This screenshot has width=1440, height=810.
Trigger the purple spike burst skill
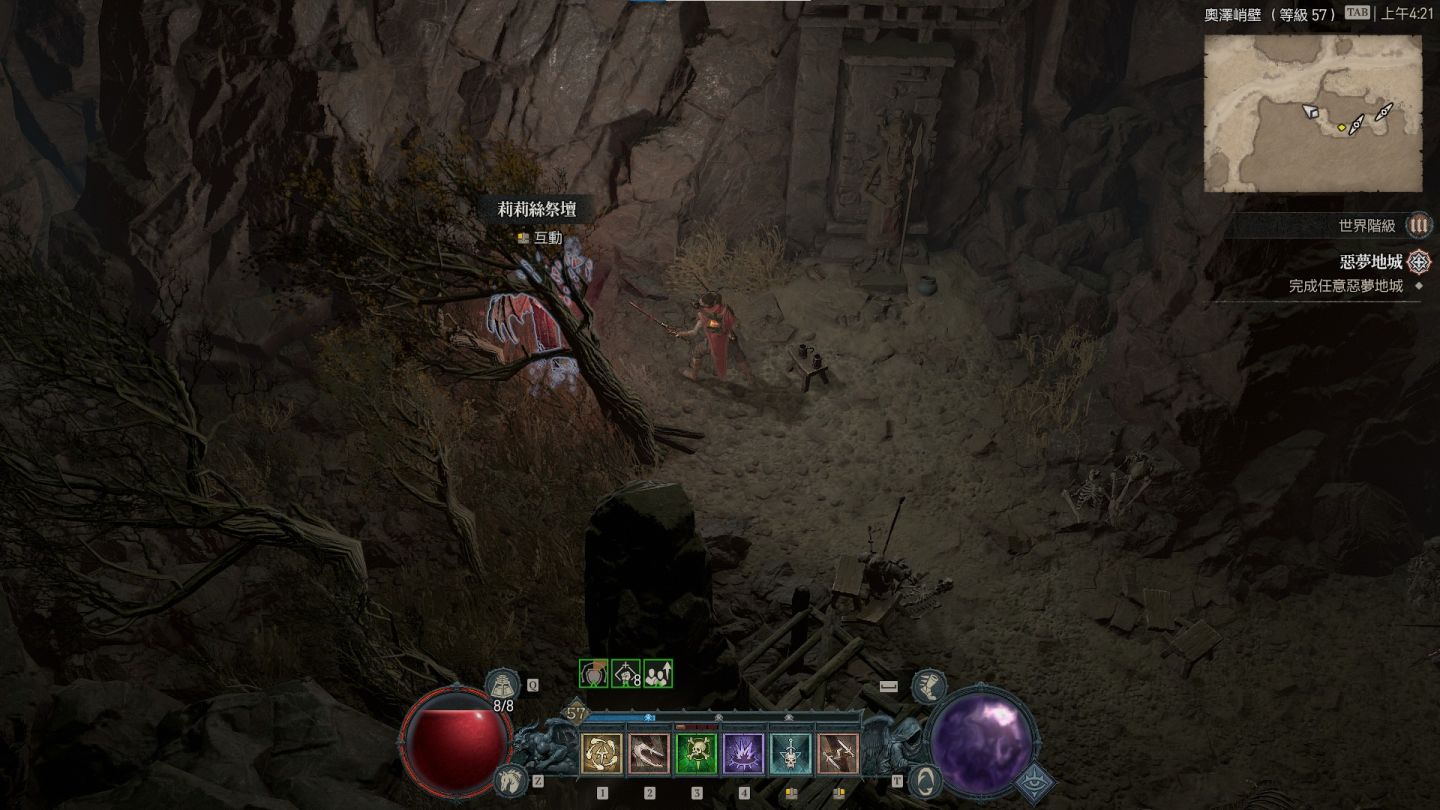coord(743,754)
